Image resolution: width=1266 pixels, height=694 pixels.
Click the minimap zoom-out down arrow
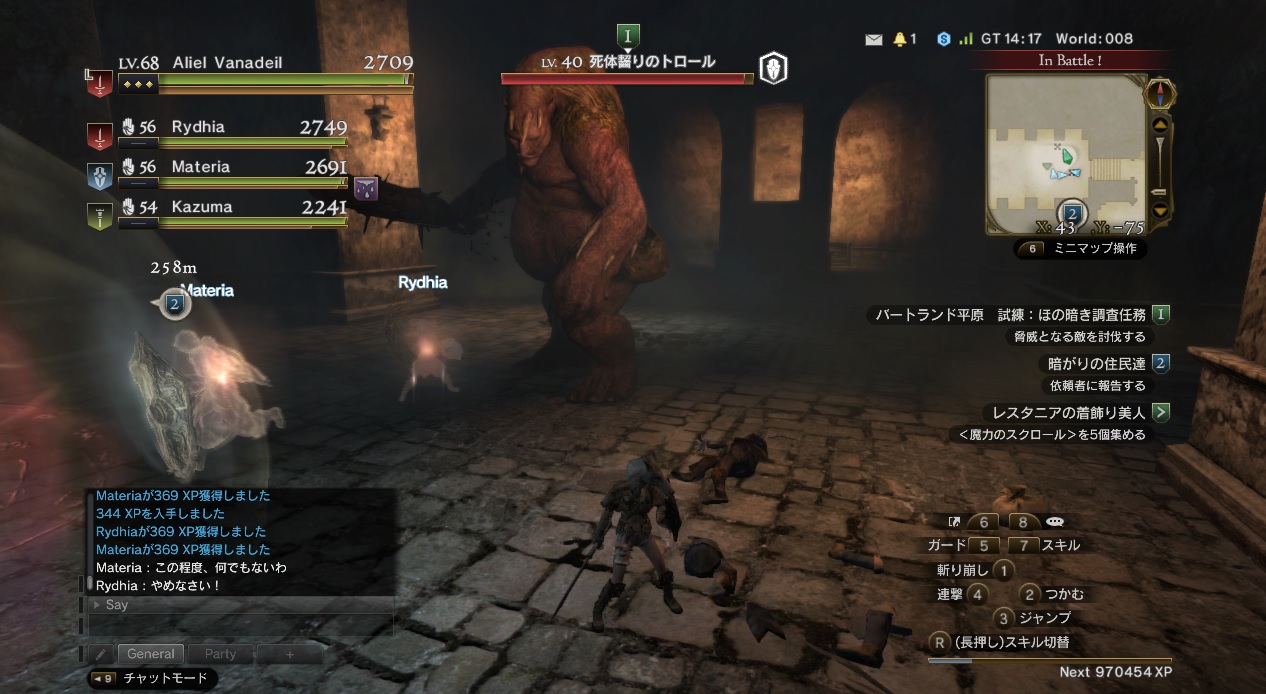(1160, 210)
